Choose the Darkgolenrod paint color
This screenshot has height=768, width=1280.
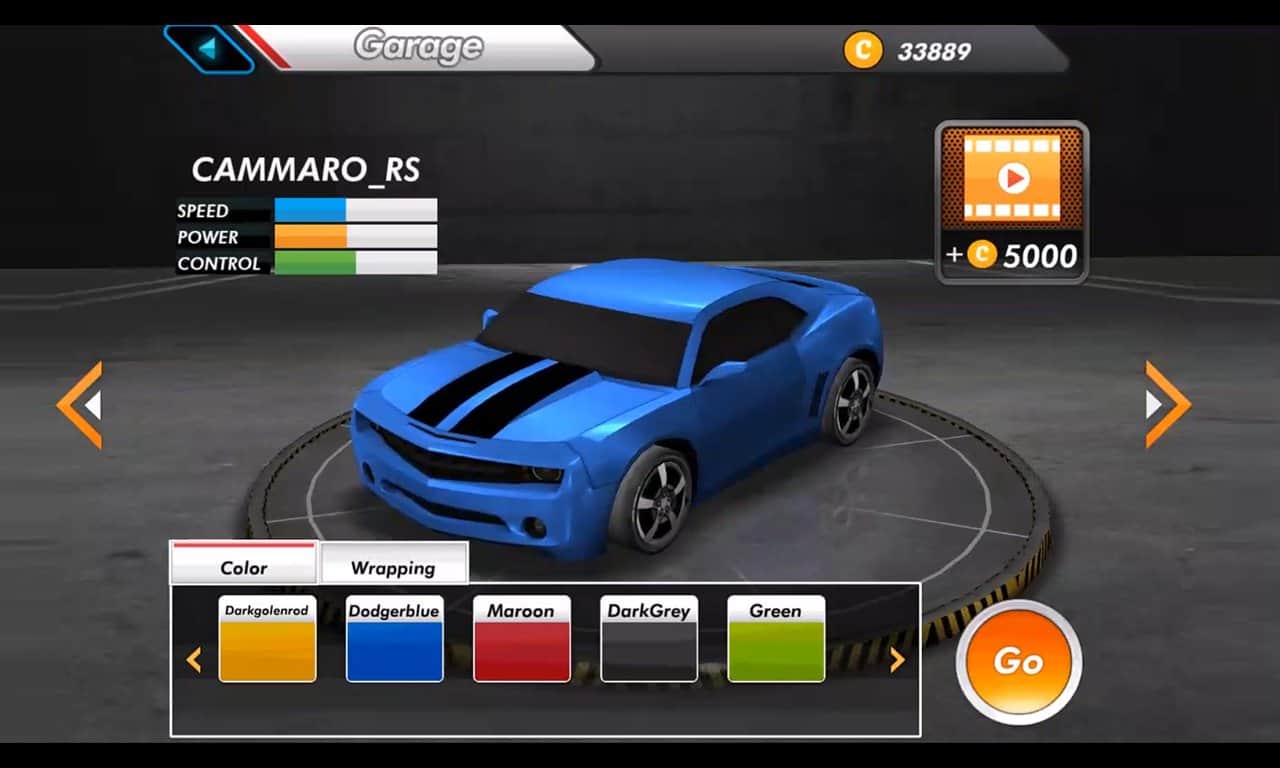267,640
